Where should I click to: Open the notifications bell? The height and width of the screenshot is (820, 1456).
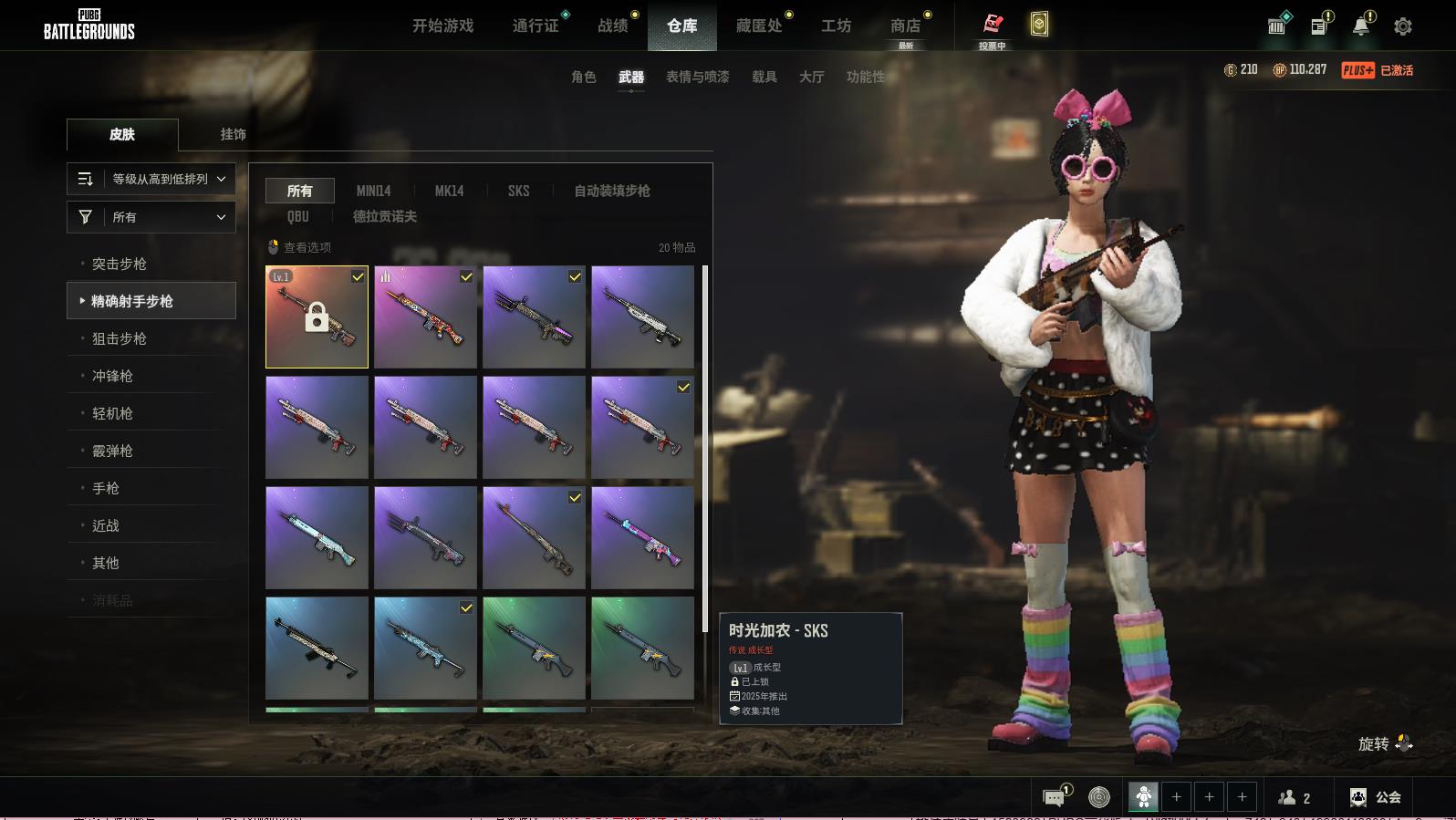click(x=1360, y=26)
